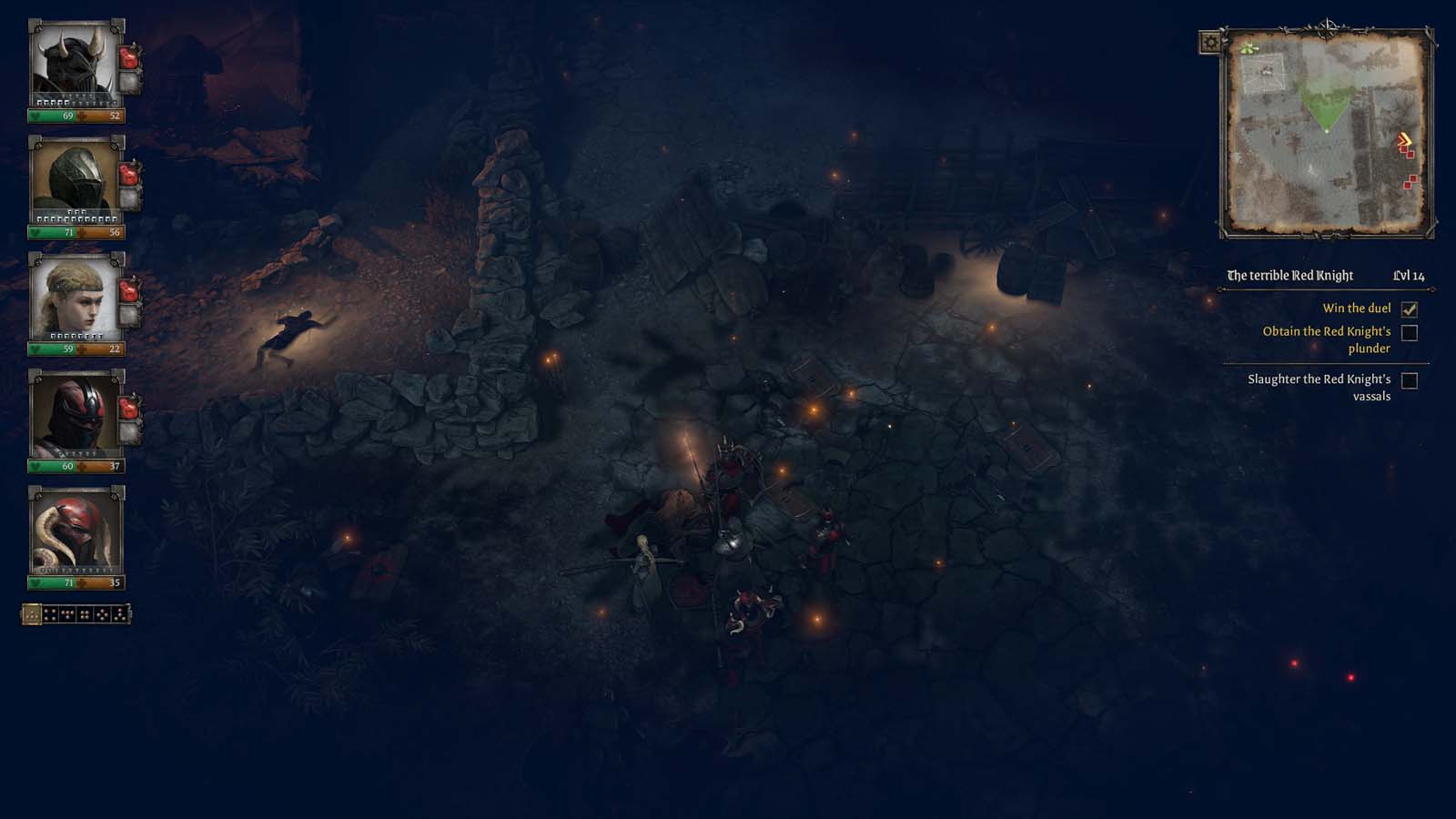Click the healing potion beside the blonde character's portrait

point(130,291)
